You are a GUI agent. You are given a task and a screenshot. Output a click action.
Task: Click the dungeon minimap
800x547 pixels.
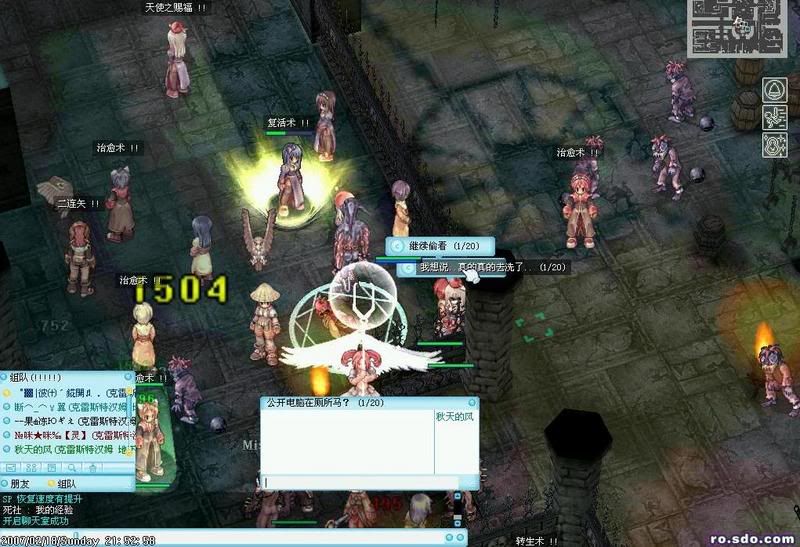(738, 27)
